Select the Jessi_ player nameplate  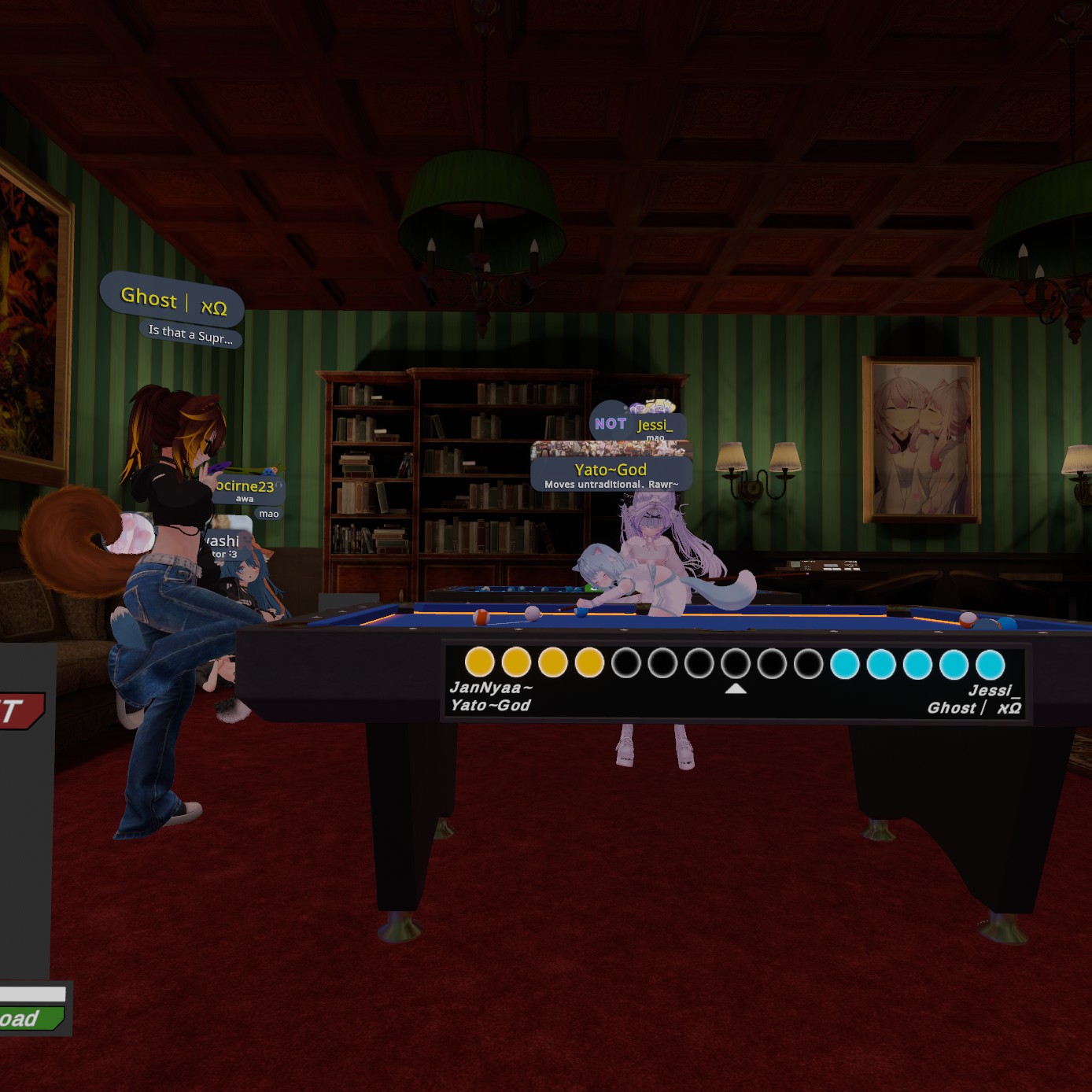click(653, 425)
